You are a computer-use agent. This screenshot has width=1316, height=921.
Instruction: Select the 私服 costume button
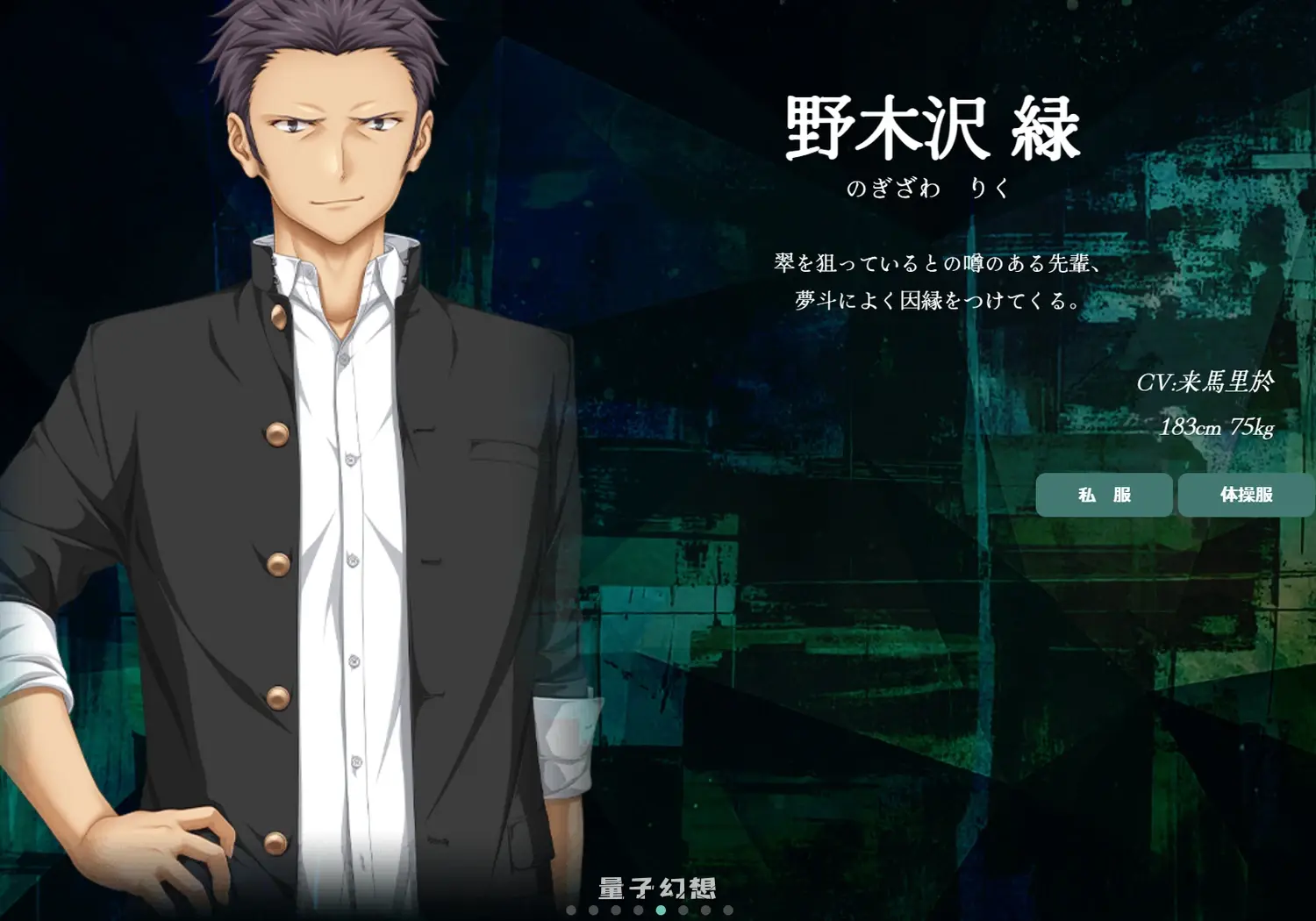tap(1103, 495)
